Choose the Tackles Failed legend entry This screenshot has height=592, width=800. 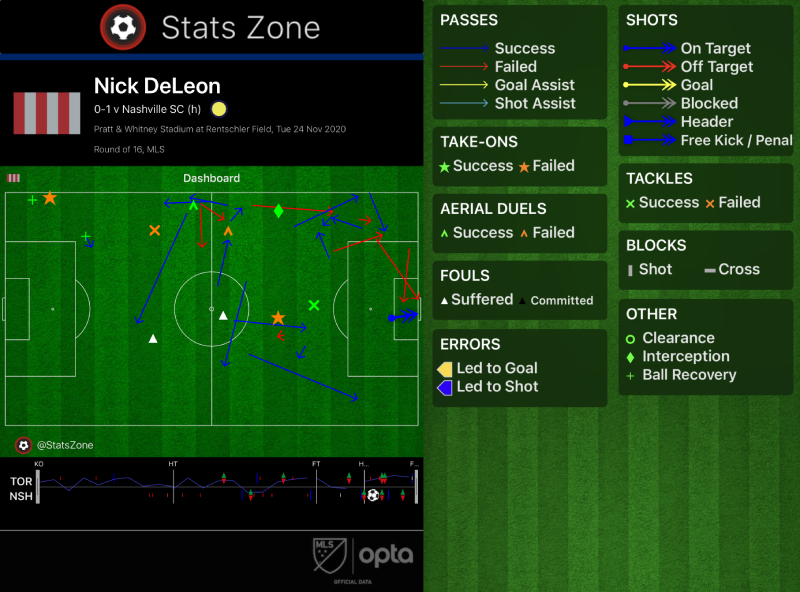[x=732, y=202]
